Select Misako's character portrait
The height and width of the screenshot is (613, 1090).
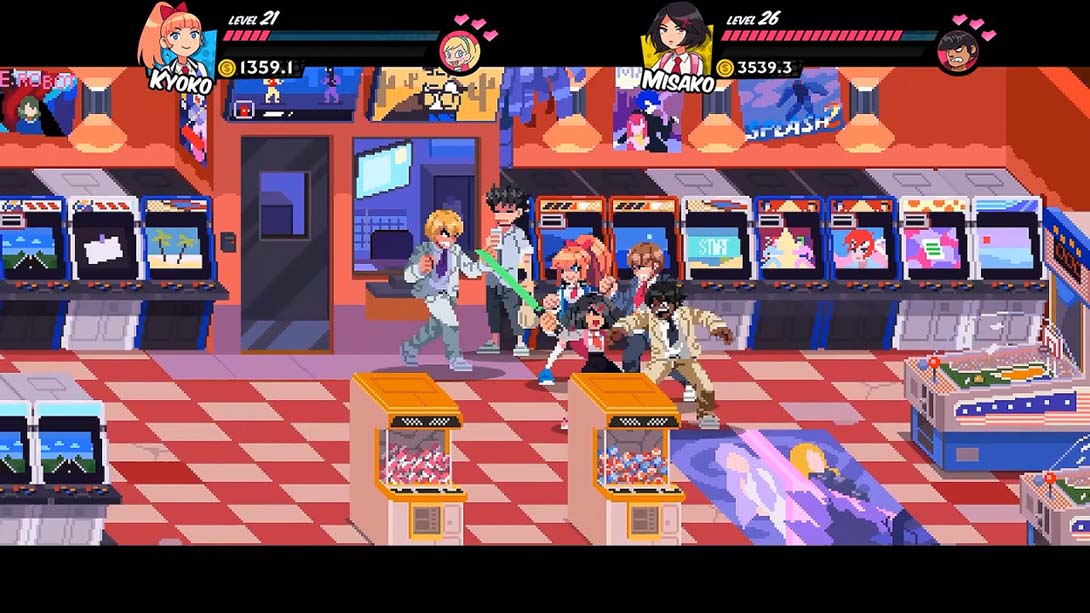coord(679,40)
